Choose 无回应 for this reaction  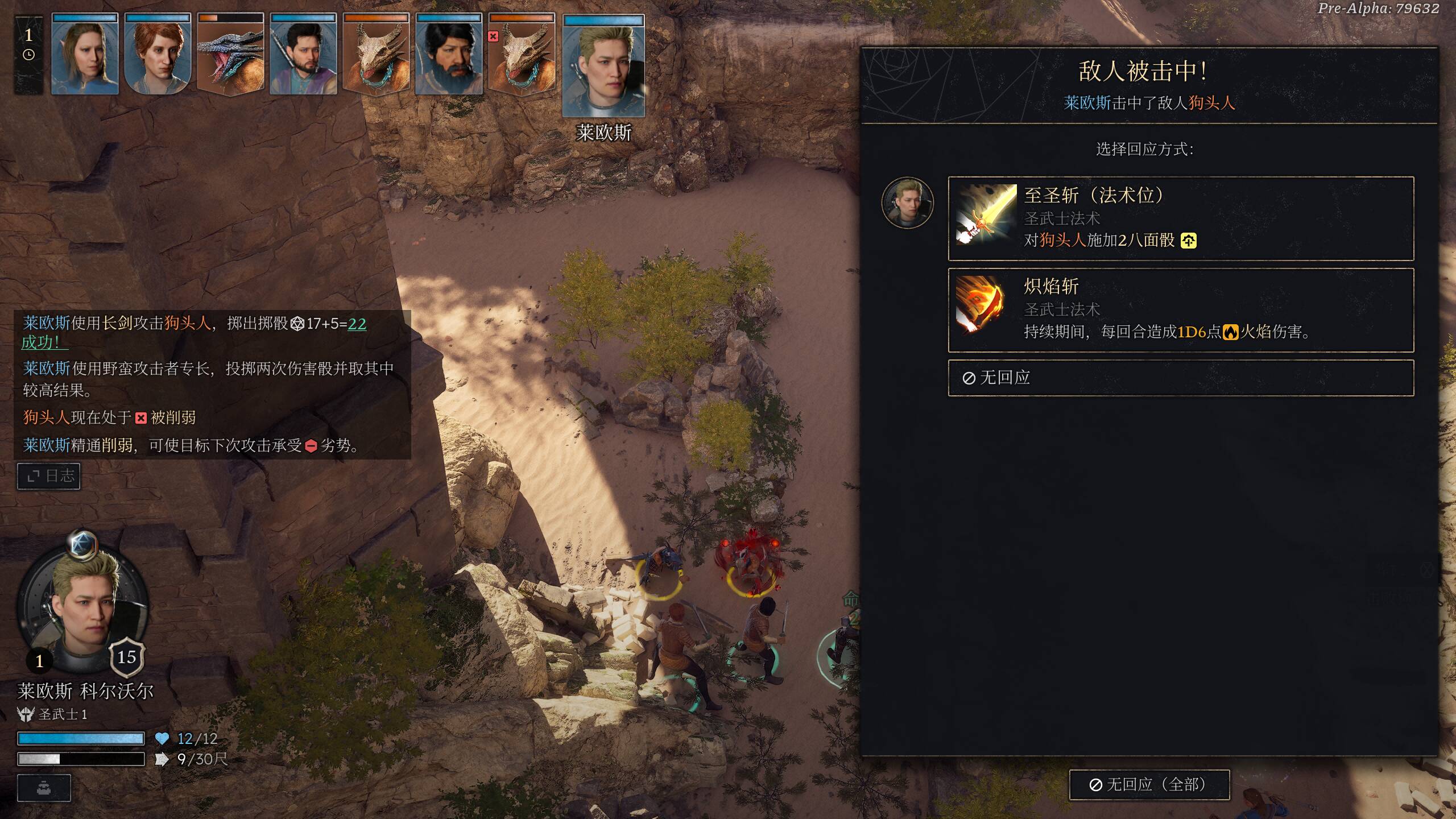(1180, 378)
